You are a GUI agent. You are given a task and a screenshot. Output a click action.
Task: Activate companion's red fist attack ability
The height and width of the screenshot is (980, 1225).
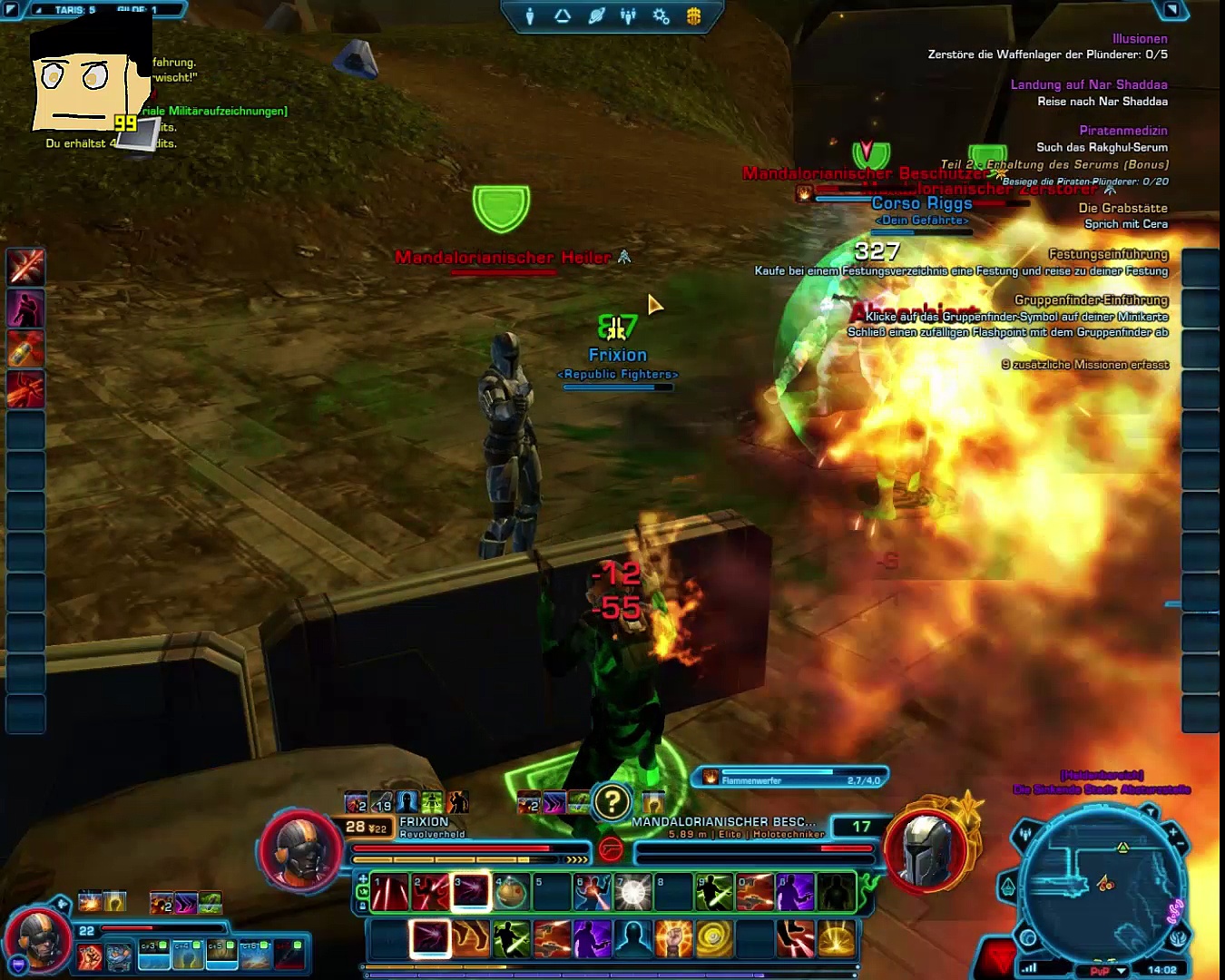coord(90,956)
